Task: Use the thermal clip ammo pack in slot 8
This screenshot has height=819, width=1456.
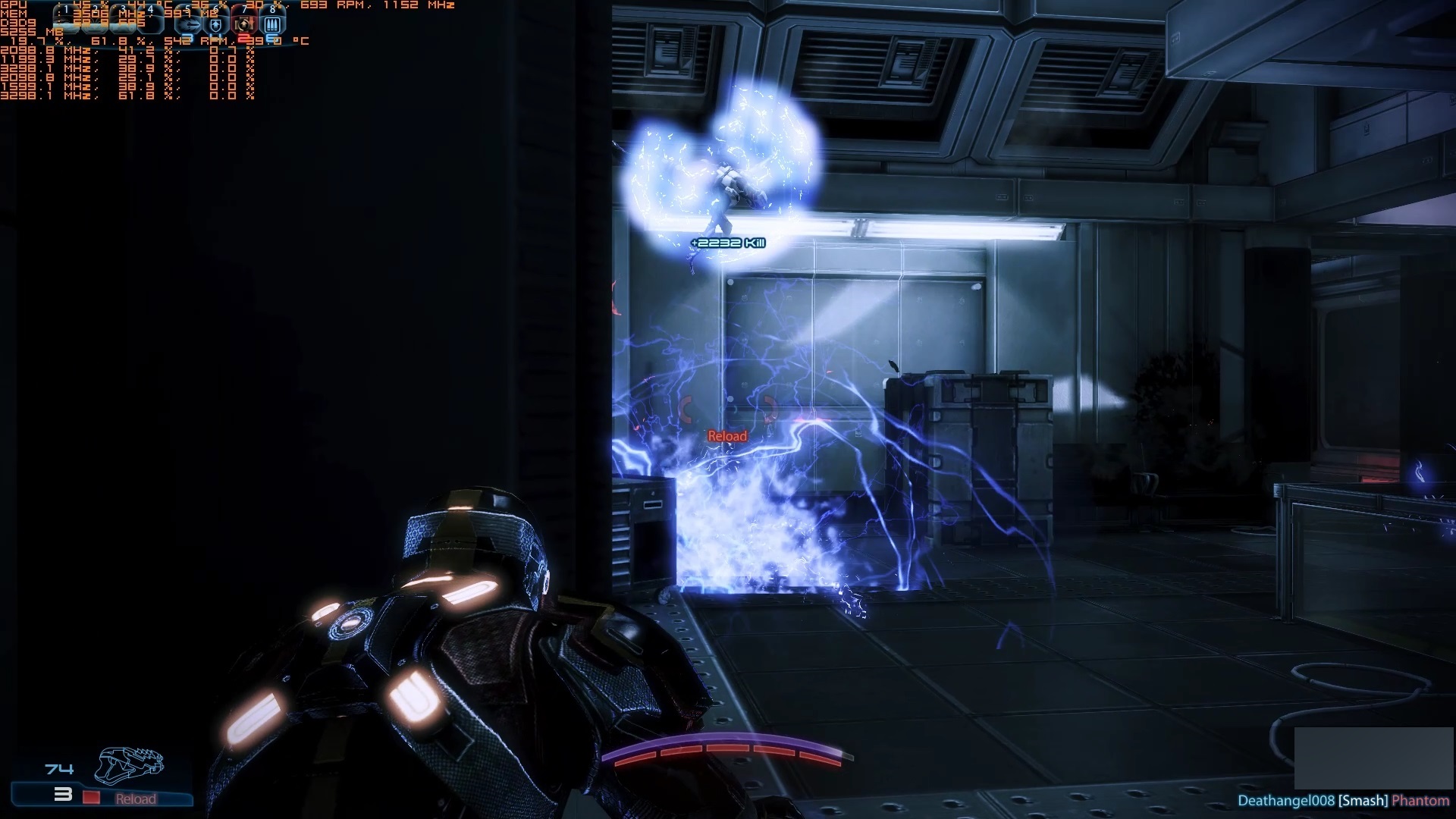Action: point(272,24)
